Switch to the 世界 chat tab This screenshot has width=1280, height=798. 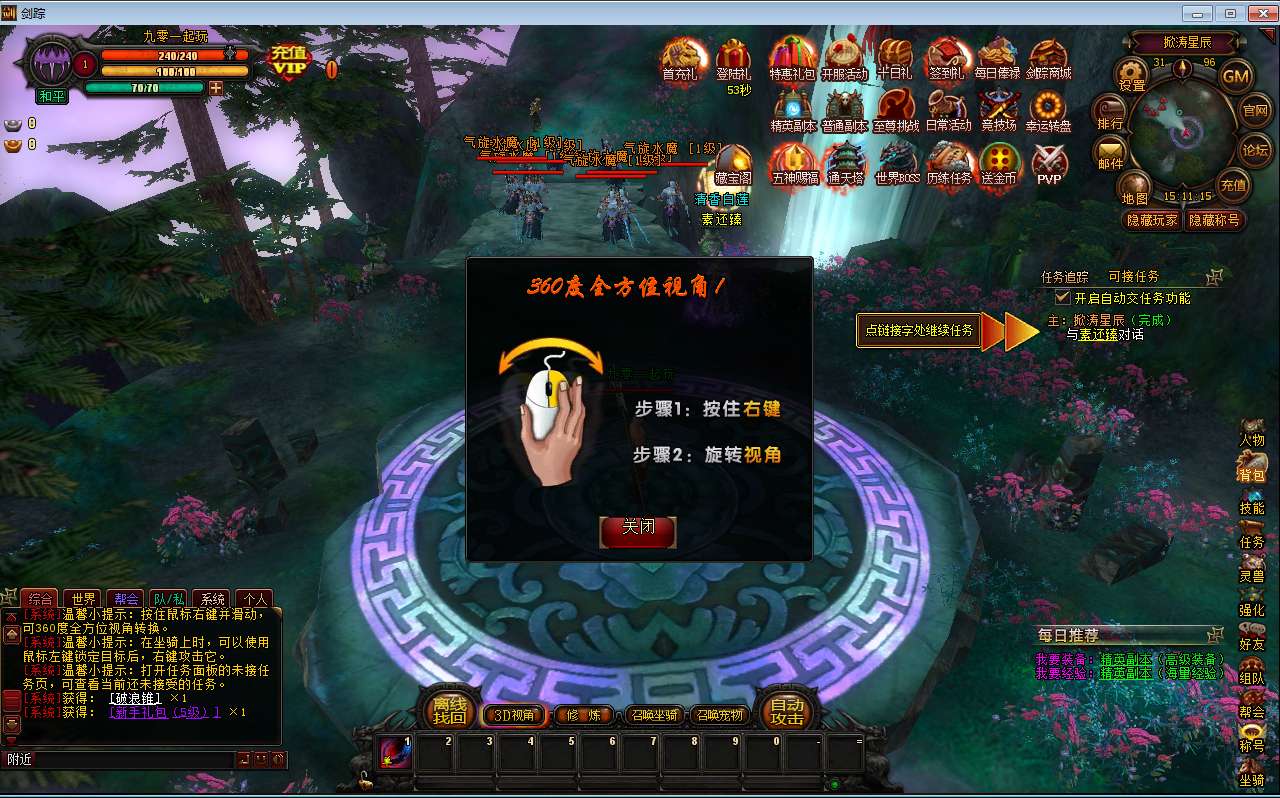[x=82, y=597]
